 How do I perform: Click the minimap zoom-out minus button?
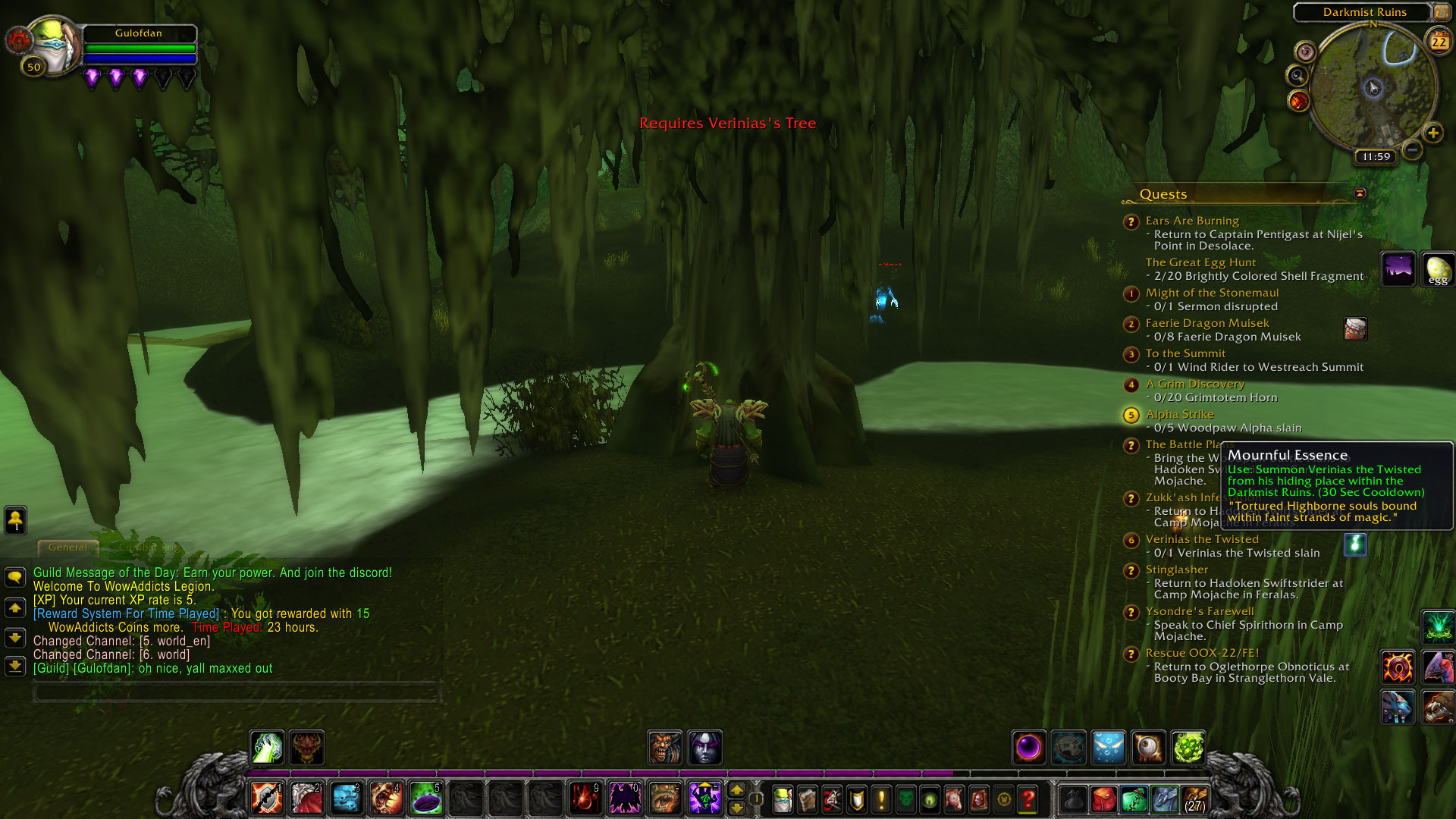1411,149
